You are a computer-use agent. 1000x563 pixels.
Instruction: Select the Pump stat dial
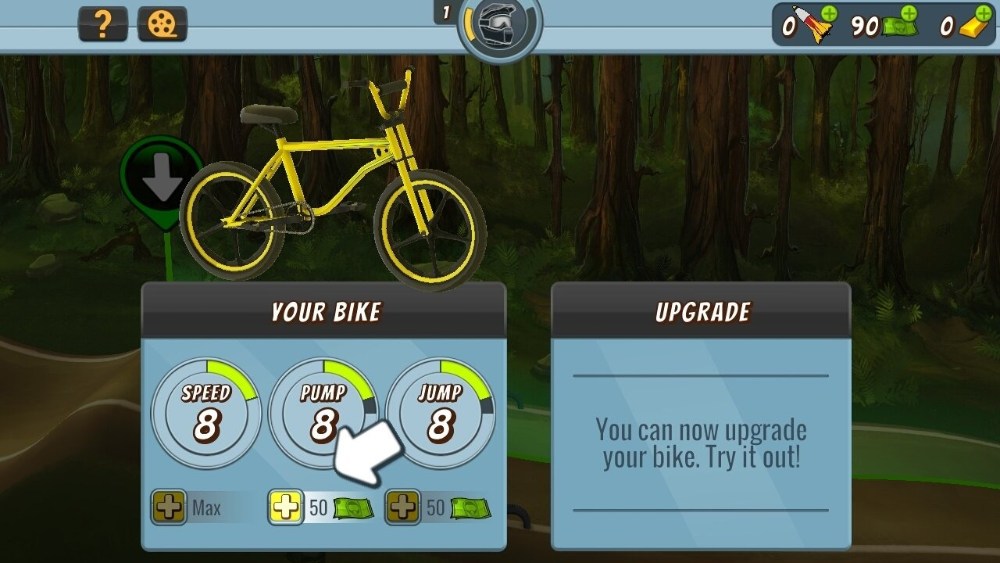point(322,412)
